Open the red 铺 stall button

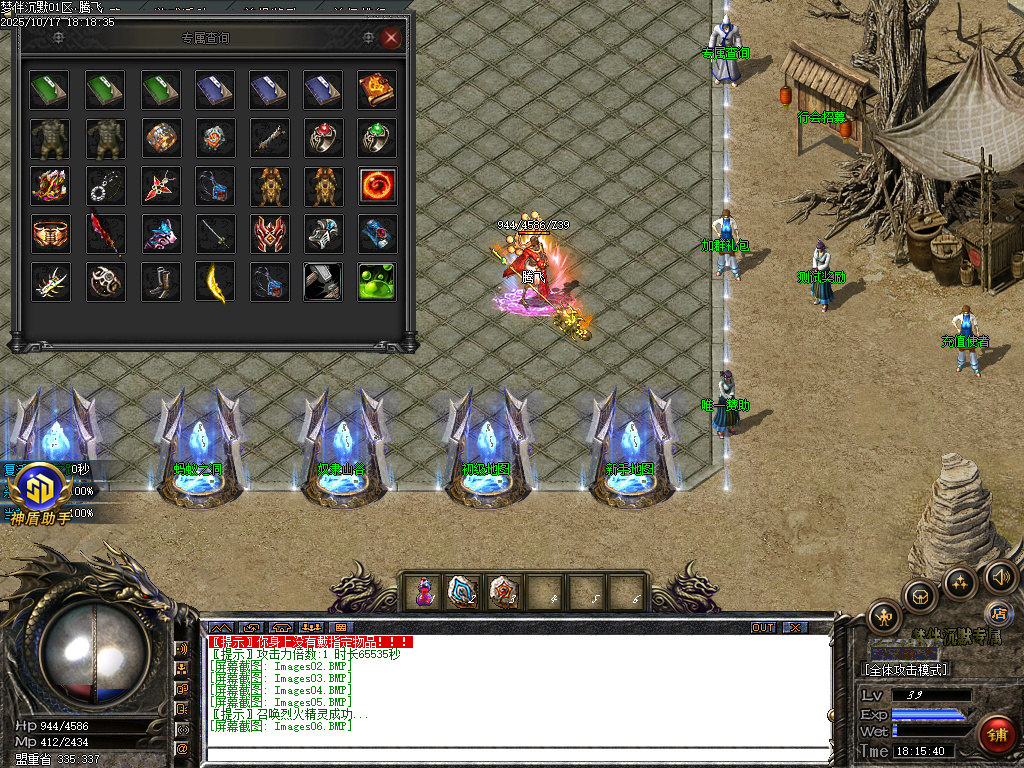995,733
